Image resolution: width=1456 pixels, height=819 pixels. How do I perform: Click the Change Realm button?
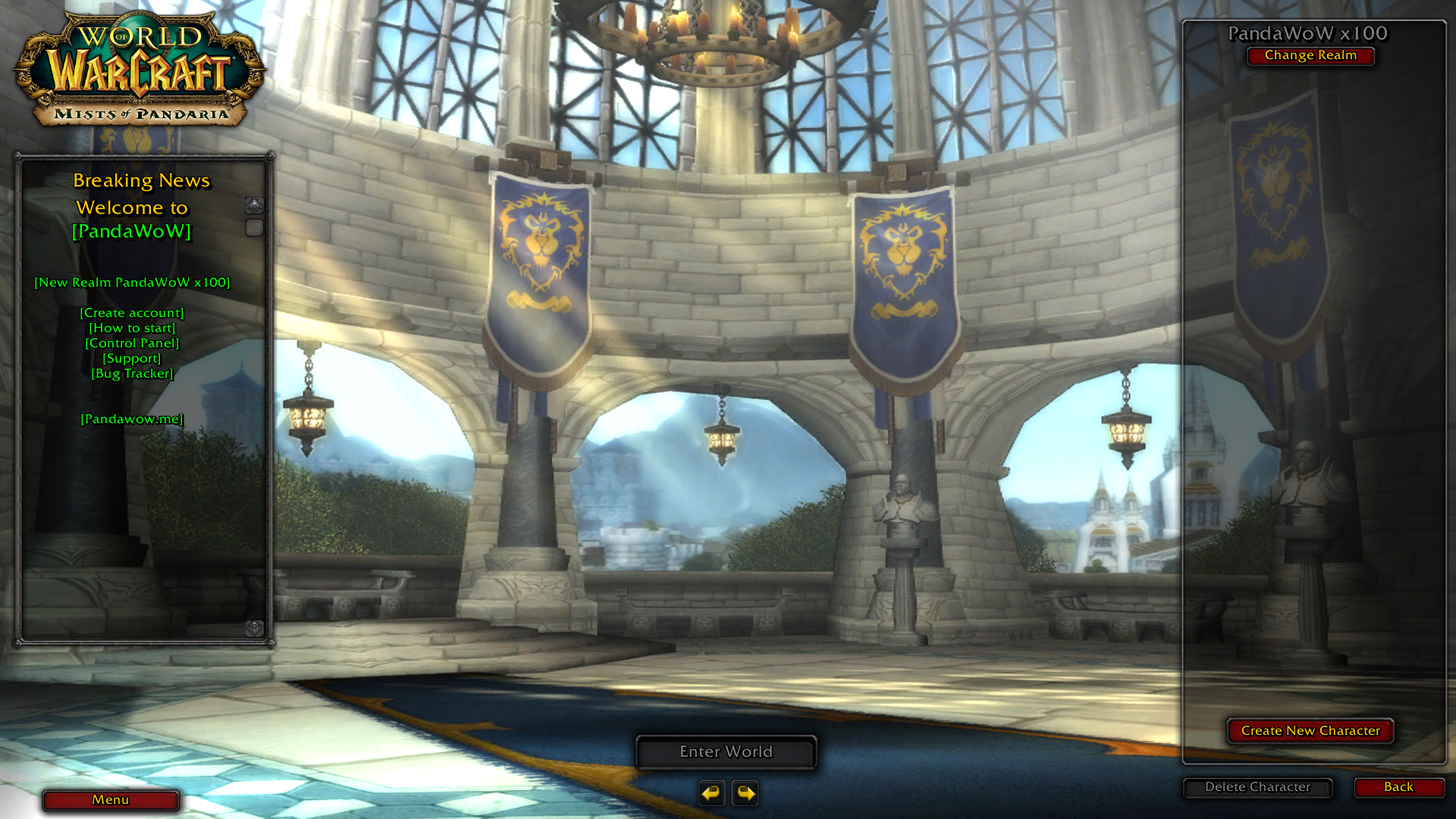click(1310, 55)
